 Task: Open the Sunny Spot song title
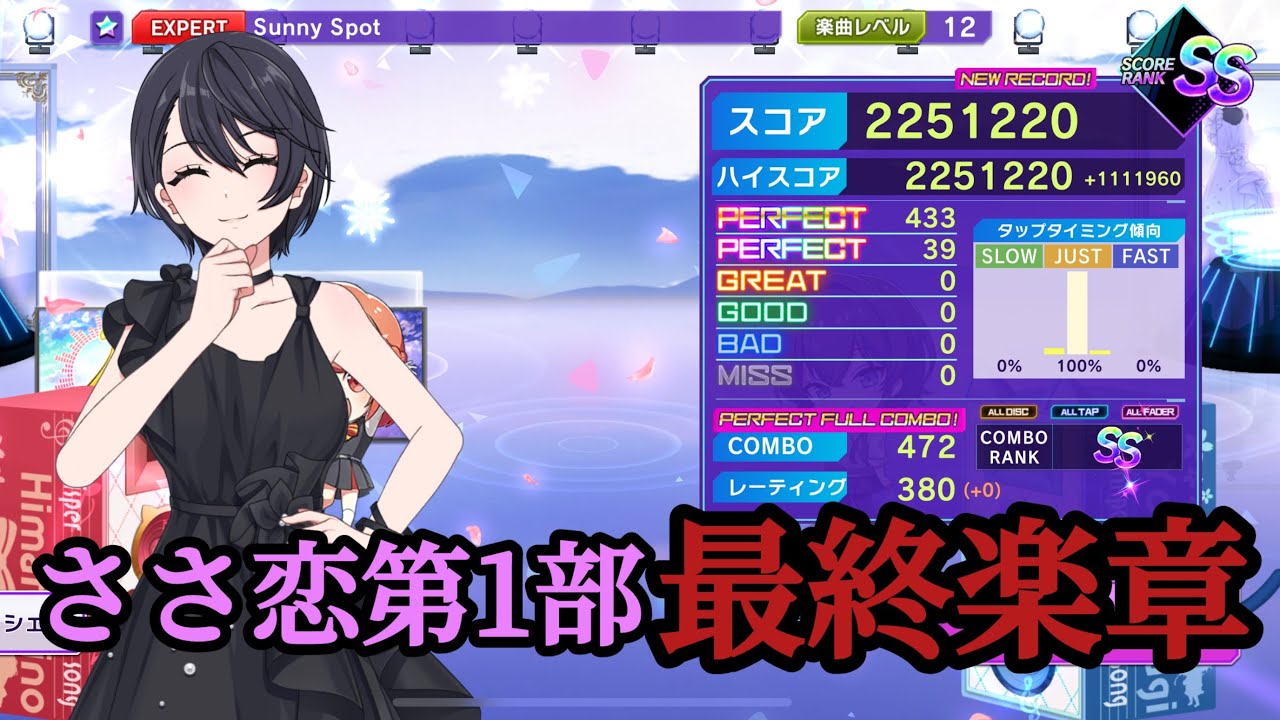pyautogui.click(x=317, y=28)
